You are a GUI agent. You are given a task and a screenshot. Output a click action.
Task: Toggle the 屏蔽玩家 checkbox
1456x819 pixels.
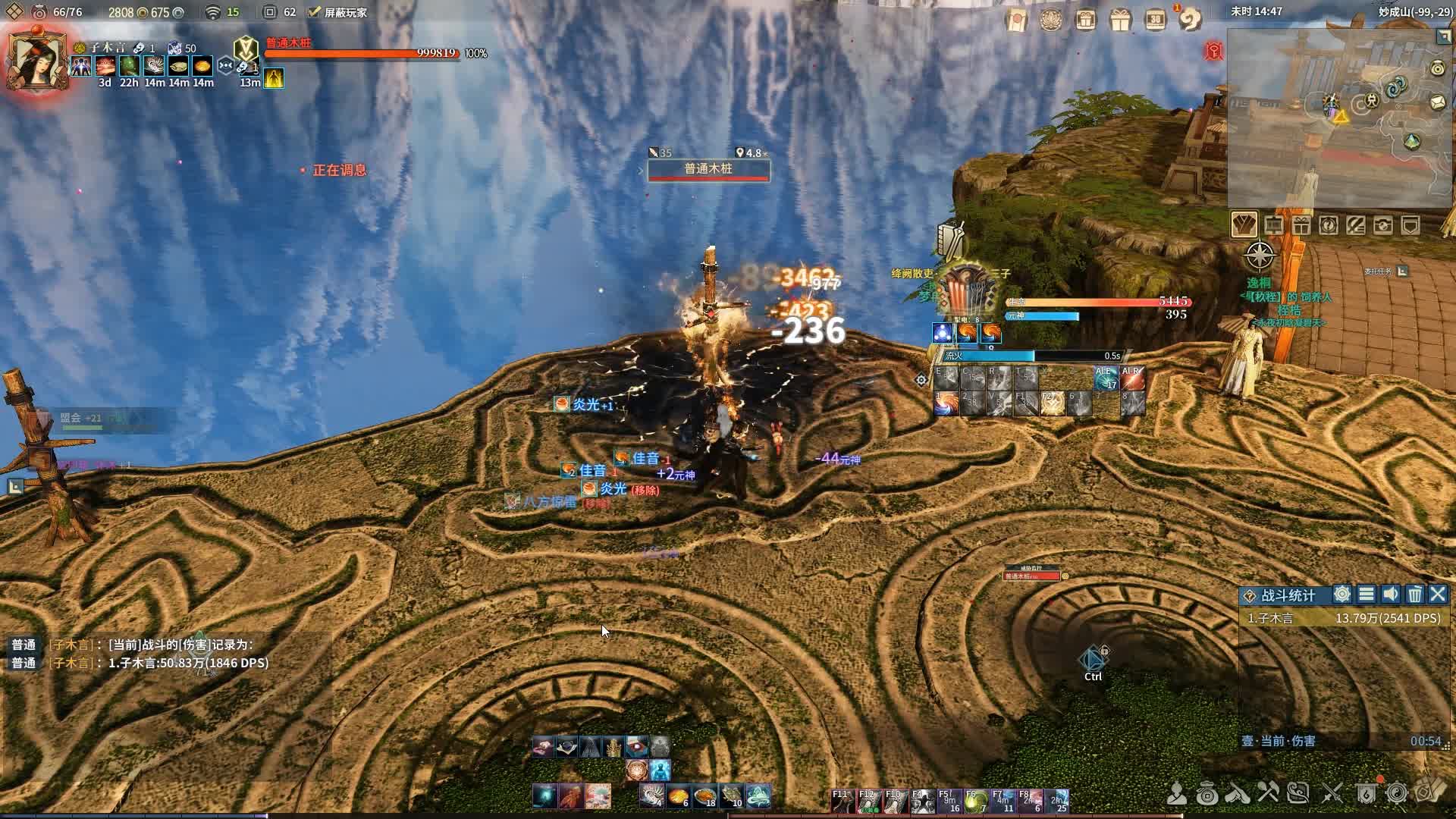click(315, 12)
